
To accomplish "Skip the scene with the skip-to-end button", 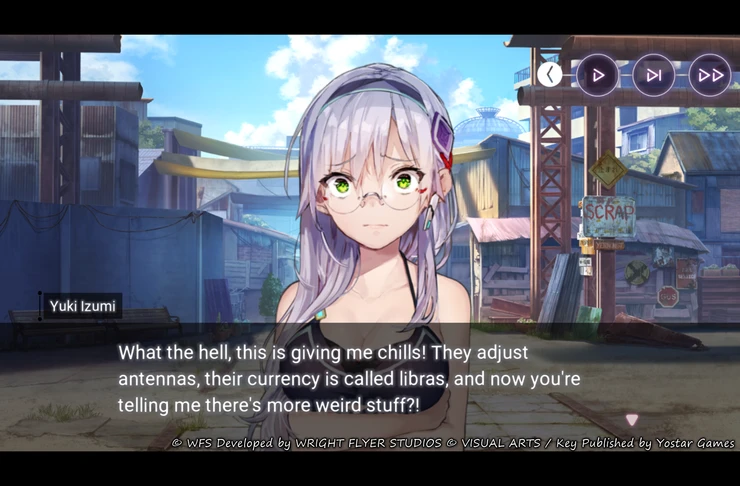I will [653, 75].
